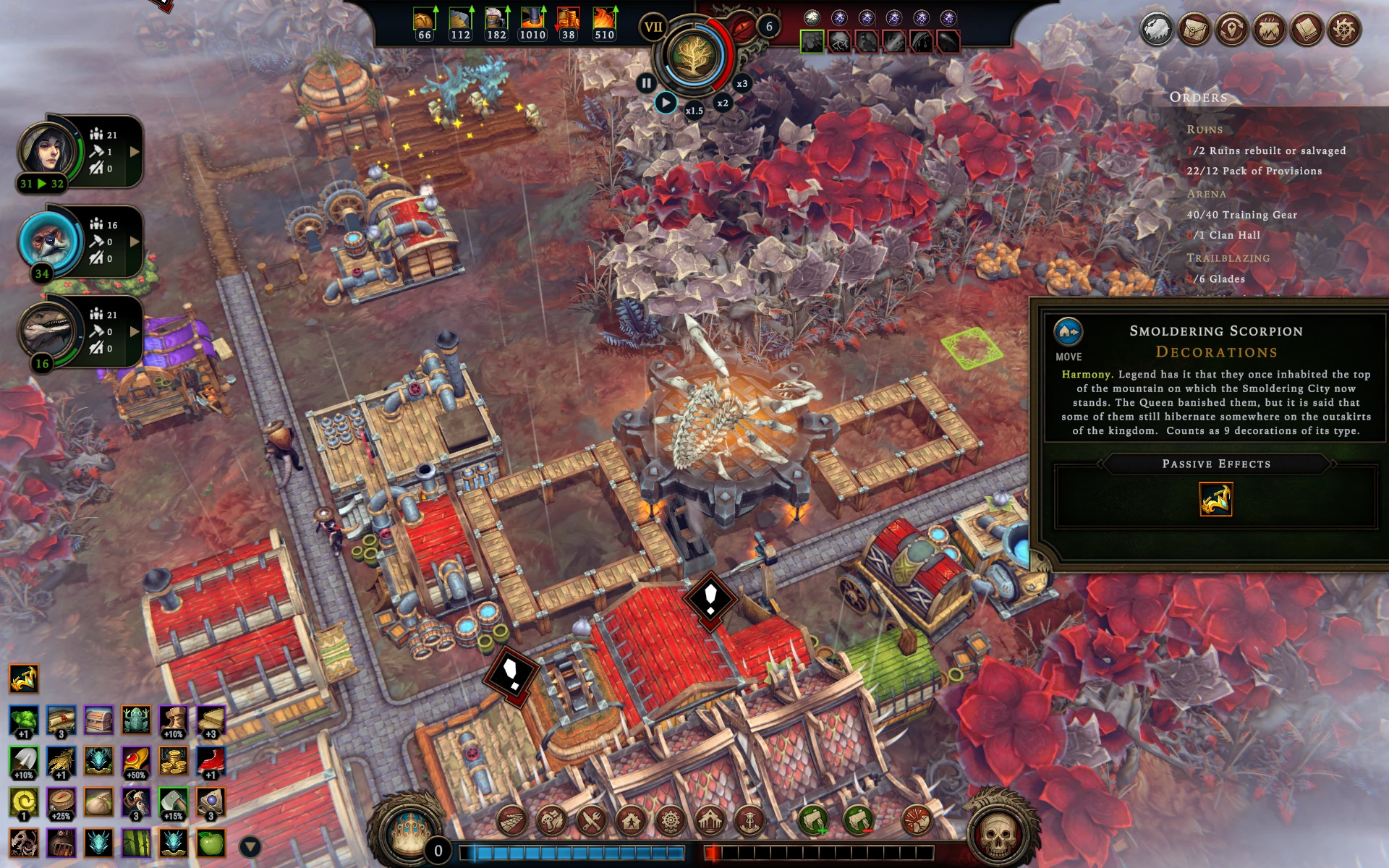Screen dimensions: 1389x868
Task: Open the road building category
Action: pos(512,821)
